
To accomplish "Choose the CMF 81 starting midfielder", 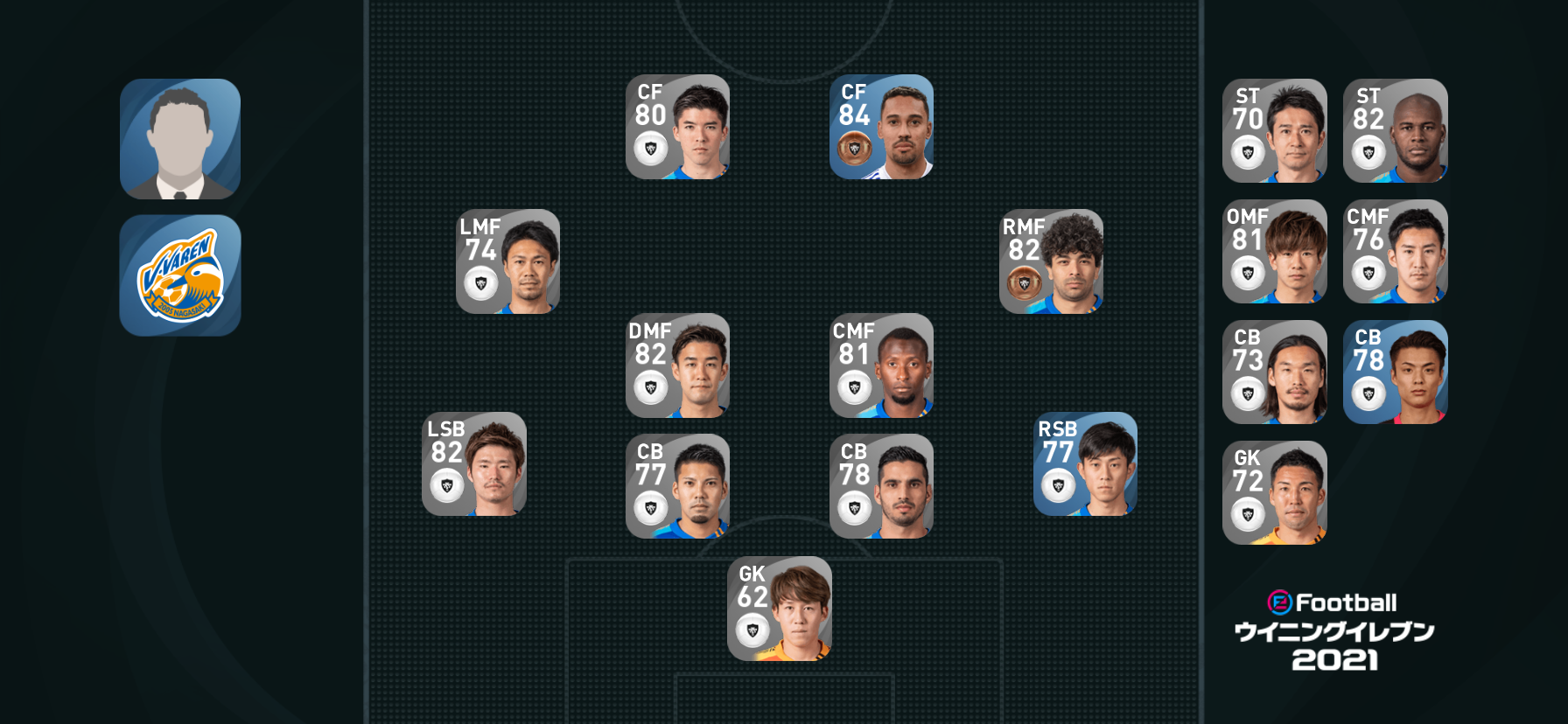I will 881,365.
